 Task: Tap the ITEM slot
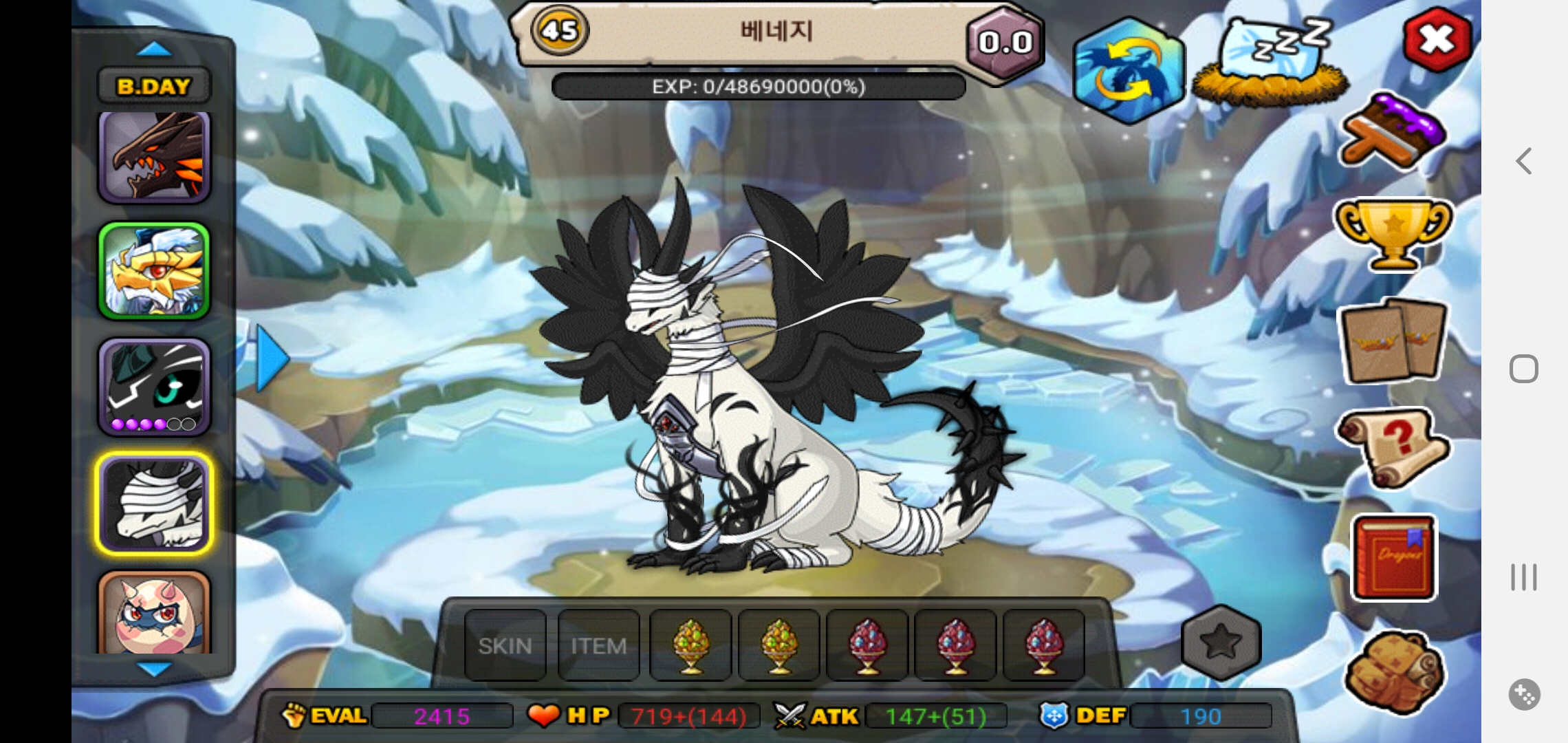(598, 646)
